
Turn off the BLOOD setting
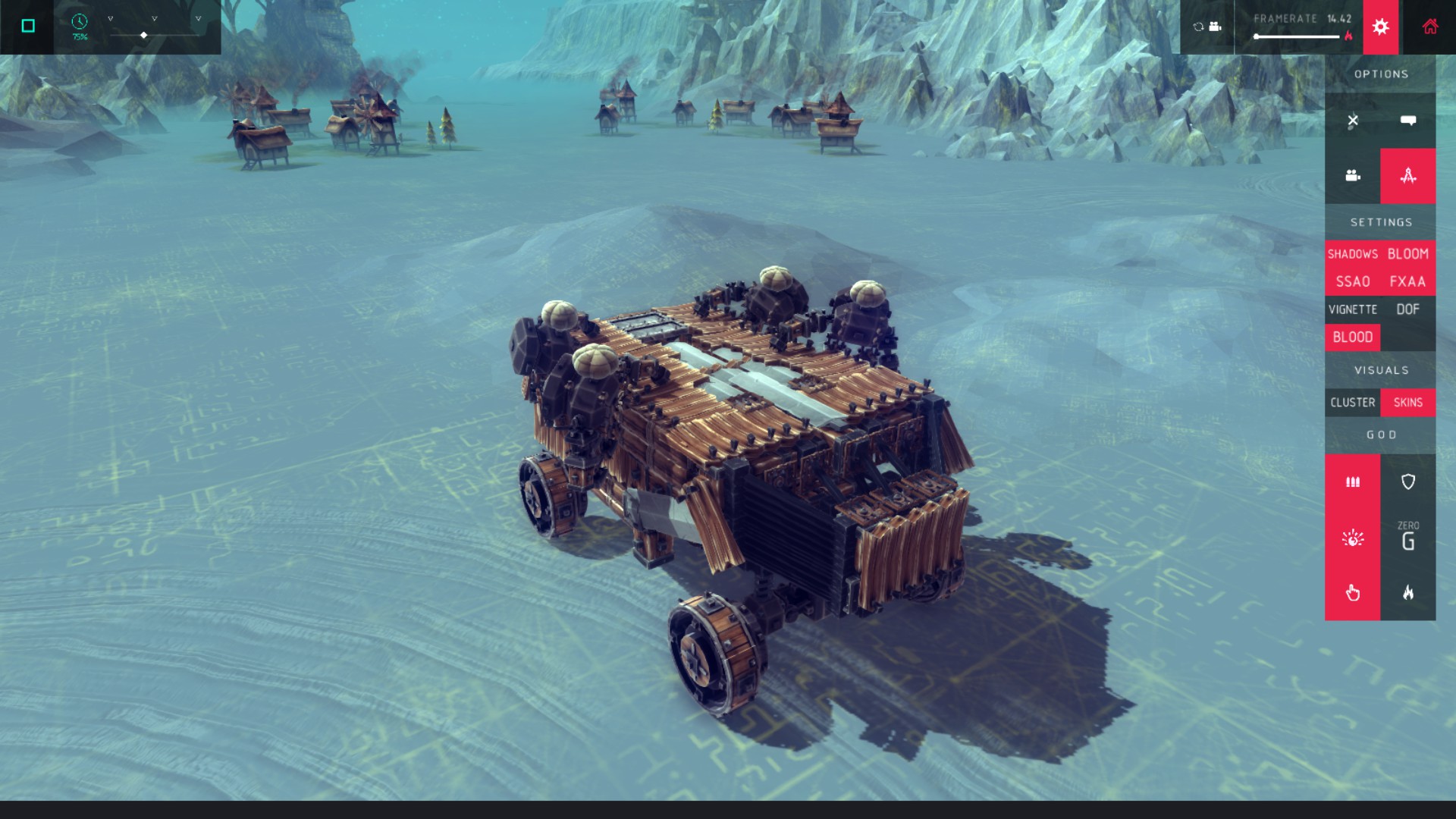(1353, 337)
